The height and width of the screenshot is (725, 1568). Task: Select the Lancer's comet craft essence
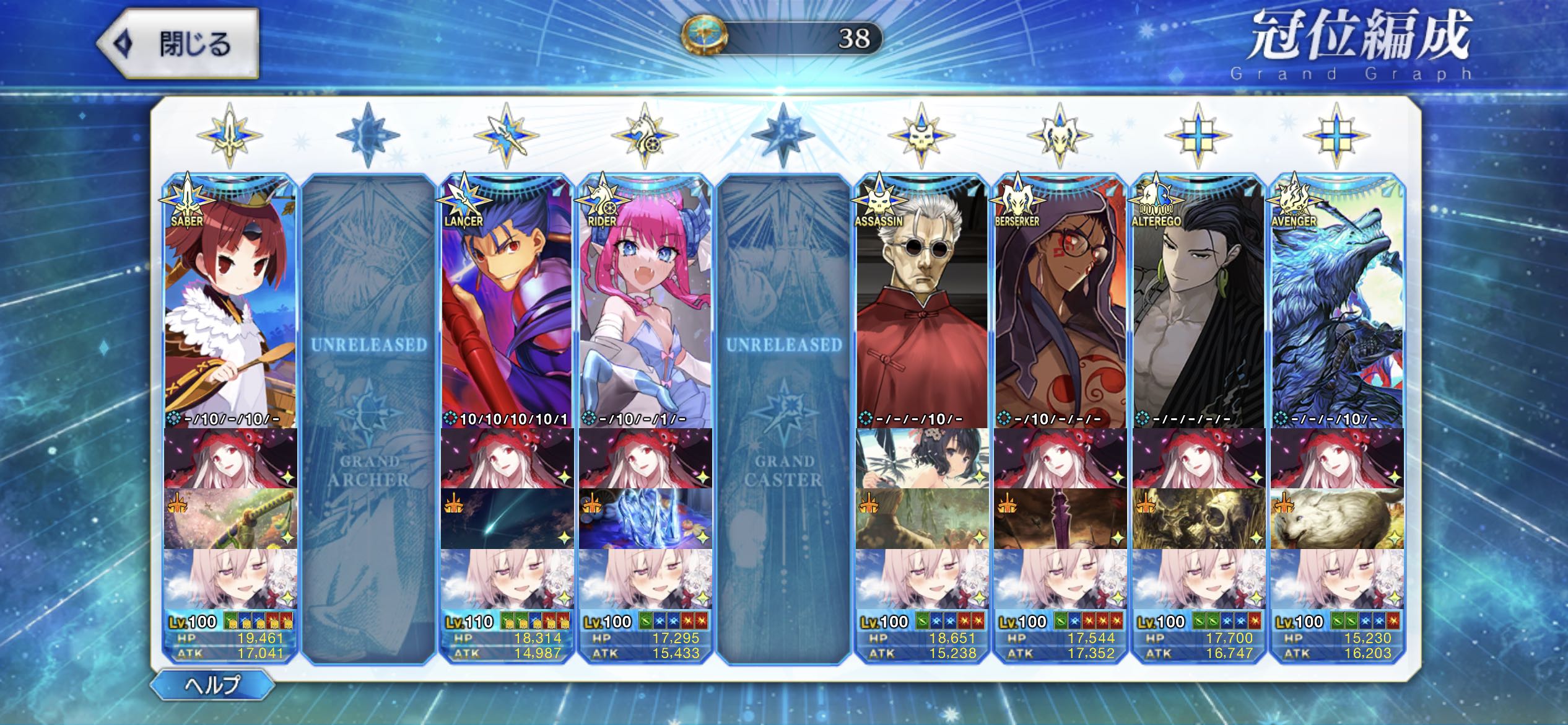point(507,519)
